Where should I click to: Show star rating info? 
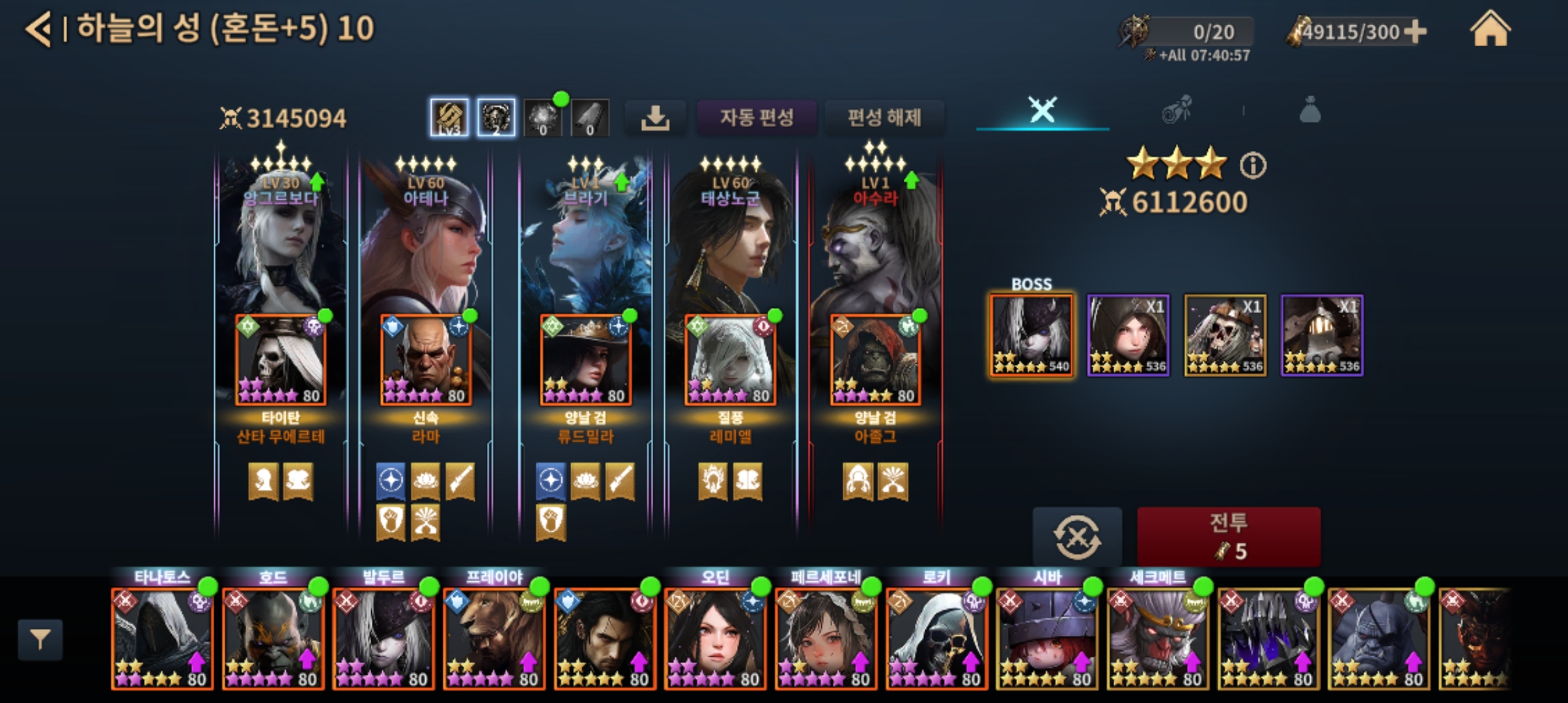tap(1253, 165)
